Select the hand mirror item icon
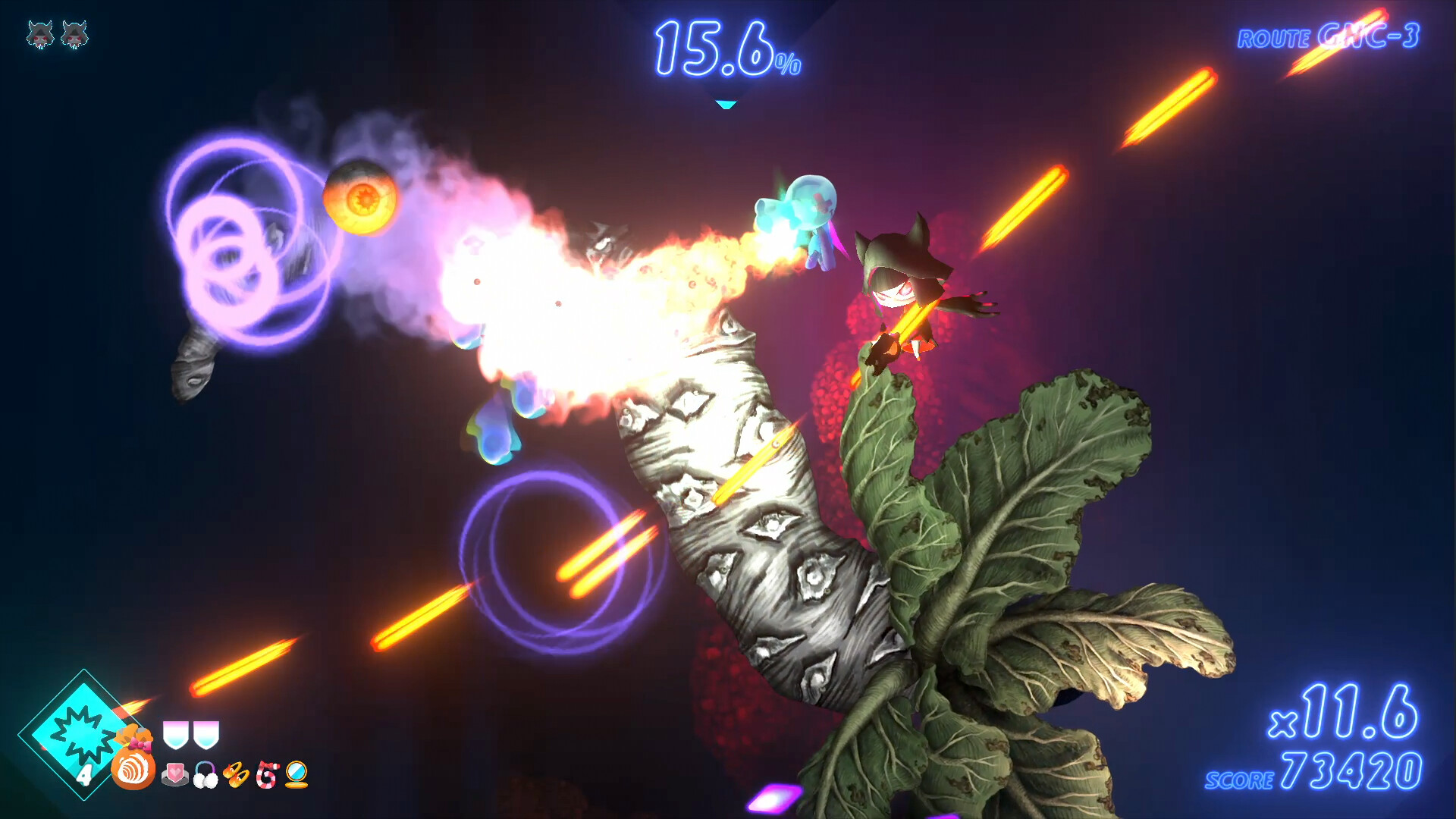 [297, 775]
